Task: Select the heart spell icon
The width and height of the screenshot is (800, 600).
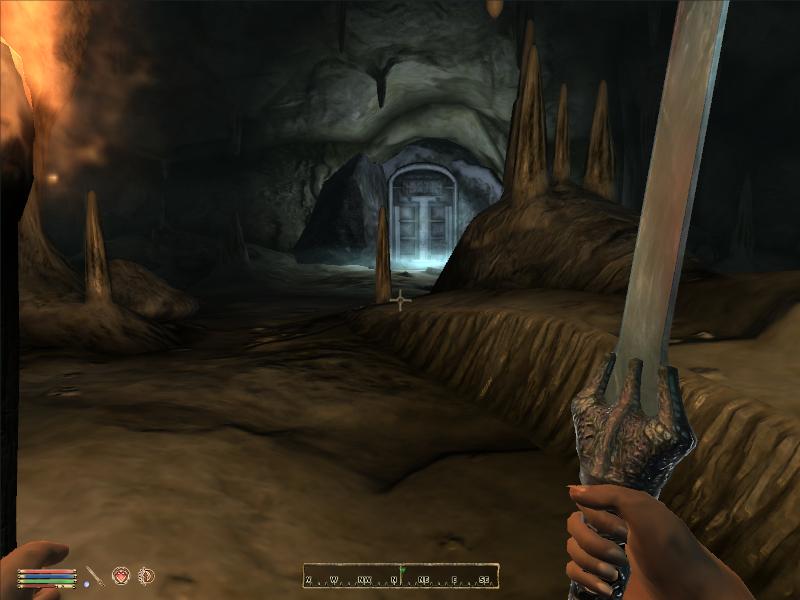Action: (122, 575)
